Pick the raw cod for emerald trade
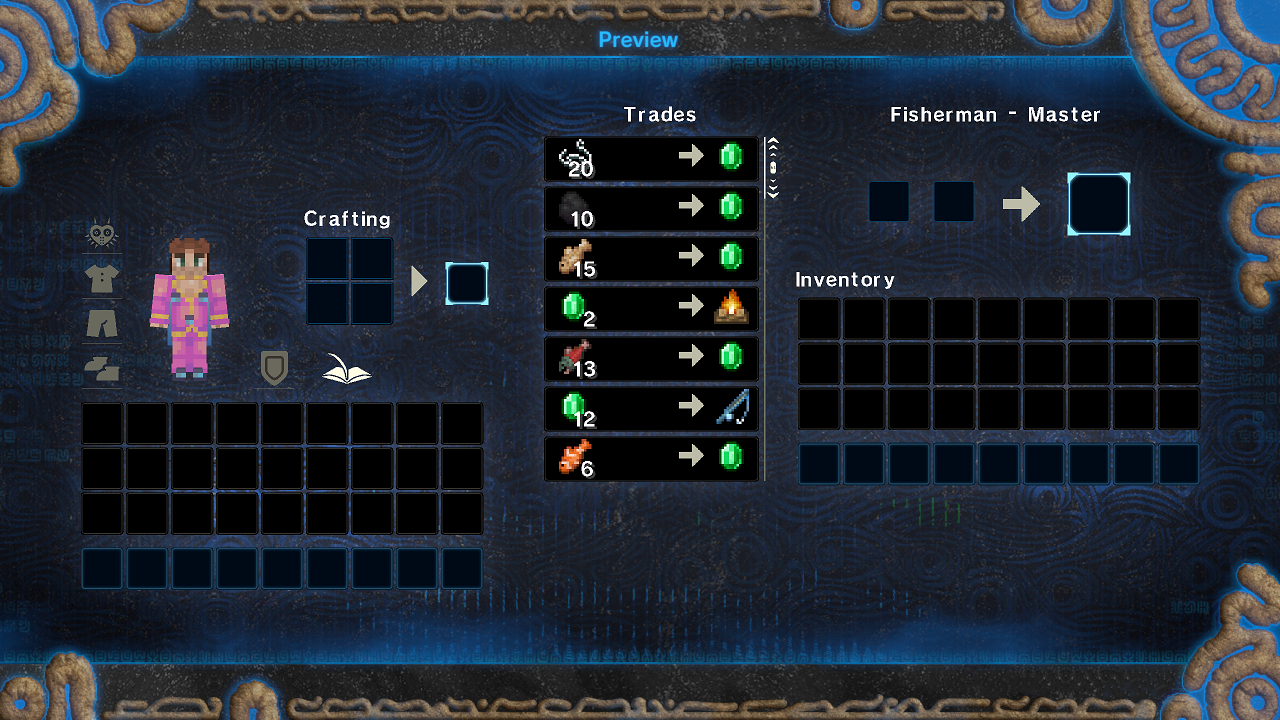This screenshot has width=1280, height=720. [x=651, y=258]
